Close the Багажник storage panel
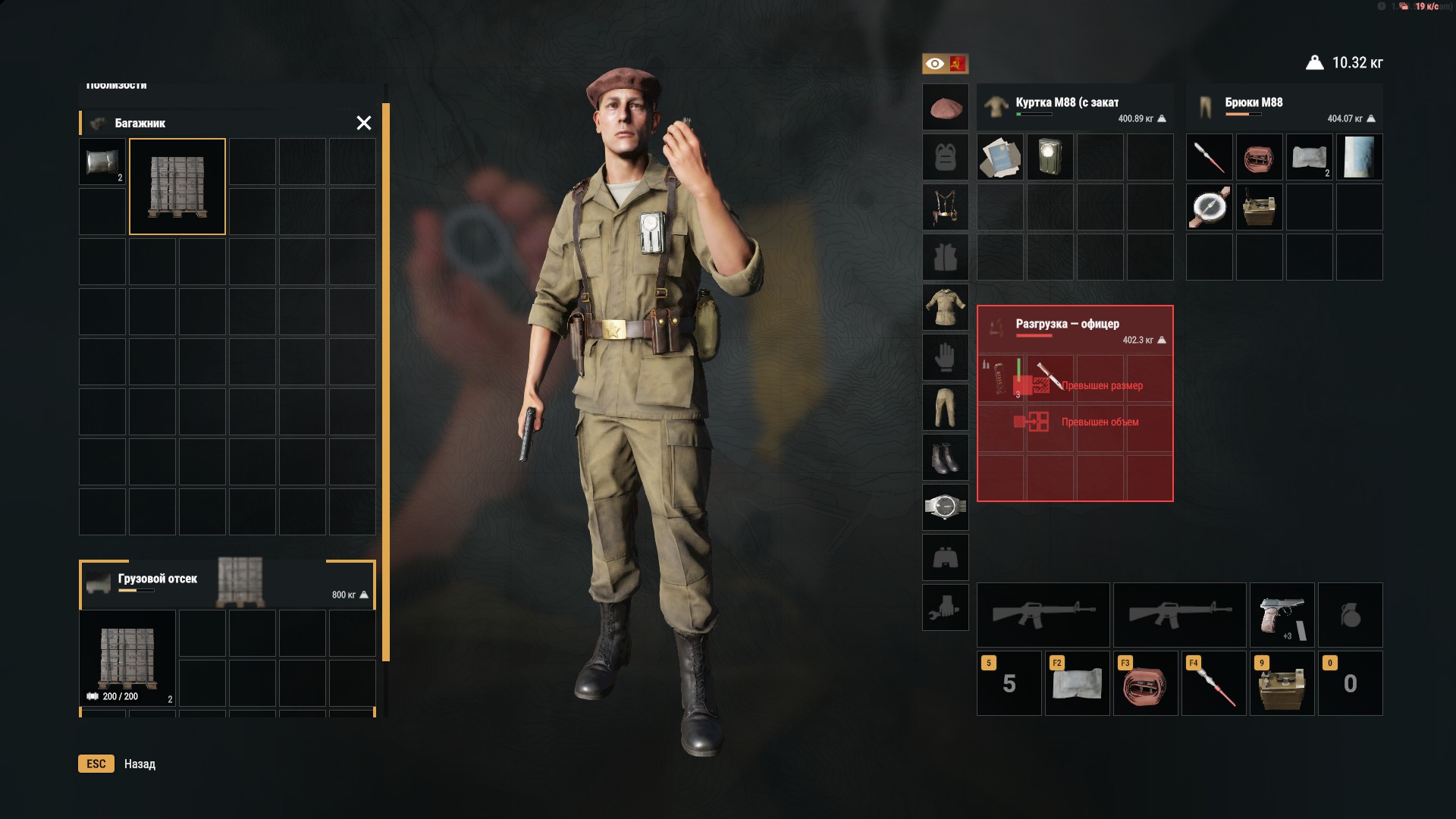 tap(364, 123)
